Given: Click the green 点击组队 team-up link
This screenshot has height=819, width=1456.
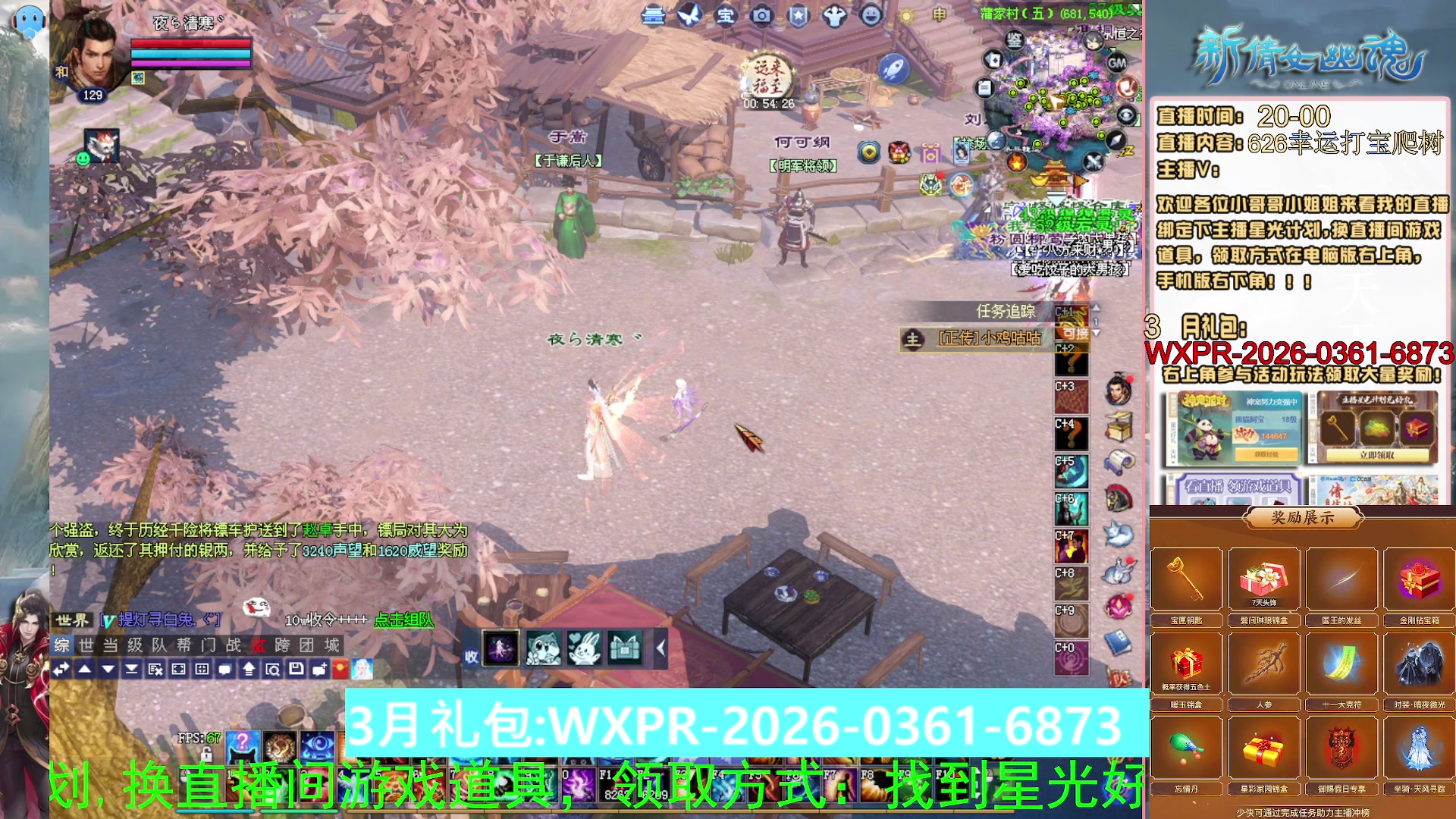Looking at the screenshot, I should tap(403, 620).
